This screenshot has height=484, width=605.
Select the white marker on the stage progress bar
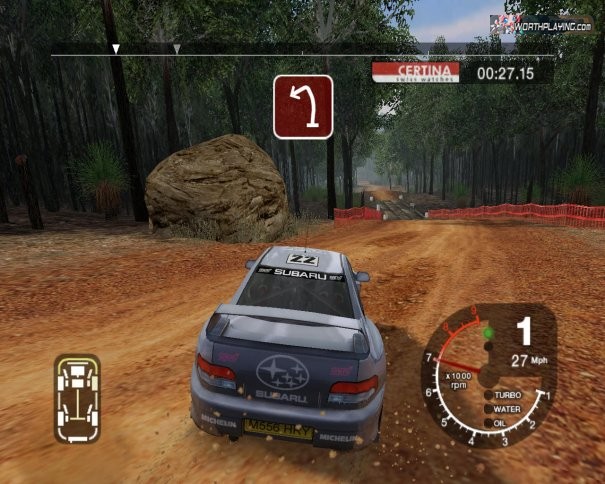[116, 48]
